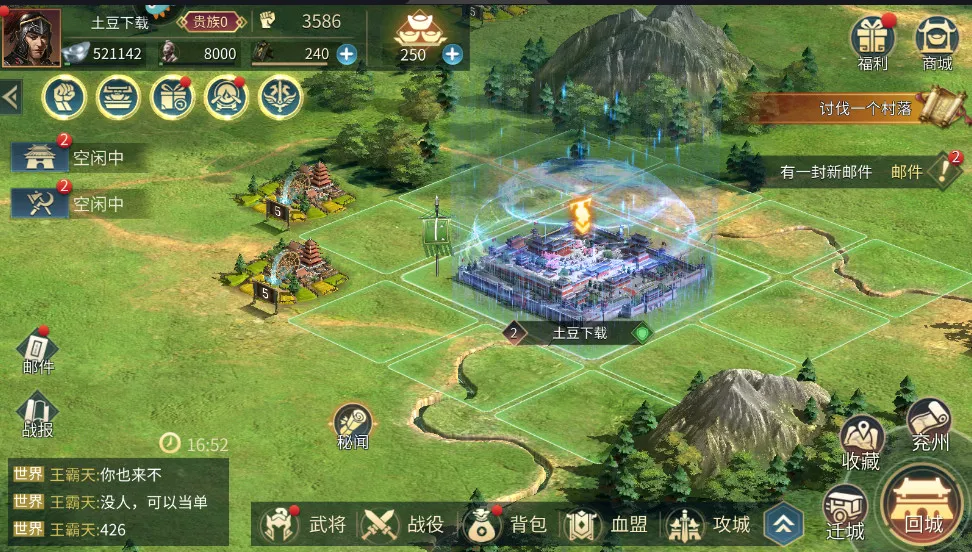The height and width of the screenshot is (552, 972).
Task: Expand the bottom menu bar arrow
Action: tap(784, 524)
